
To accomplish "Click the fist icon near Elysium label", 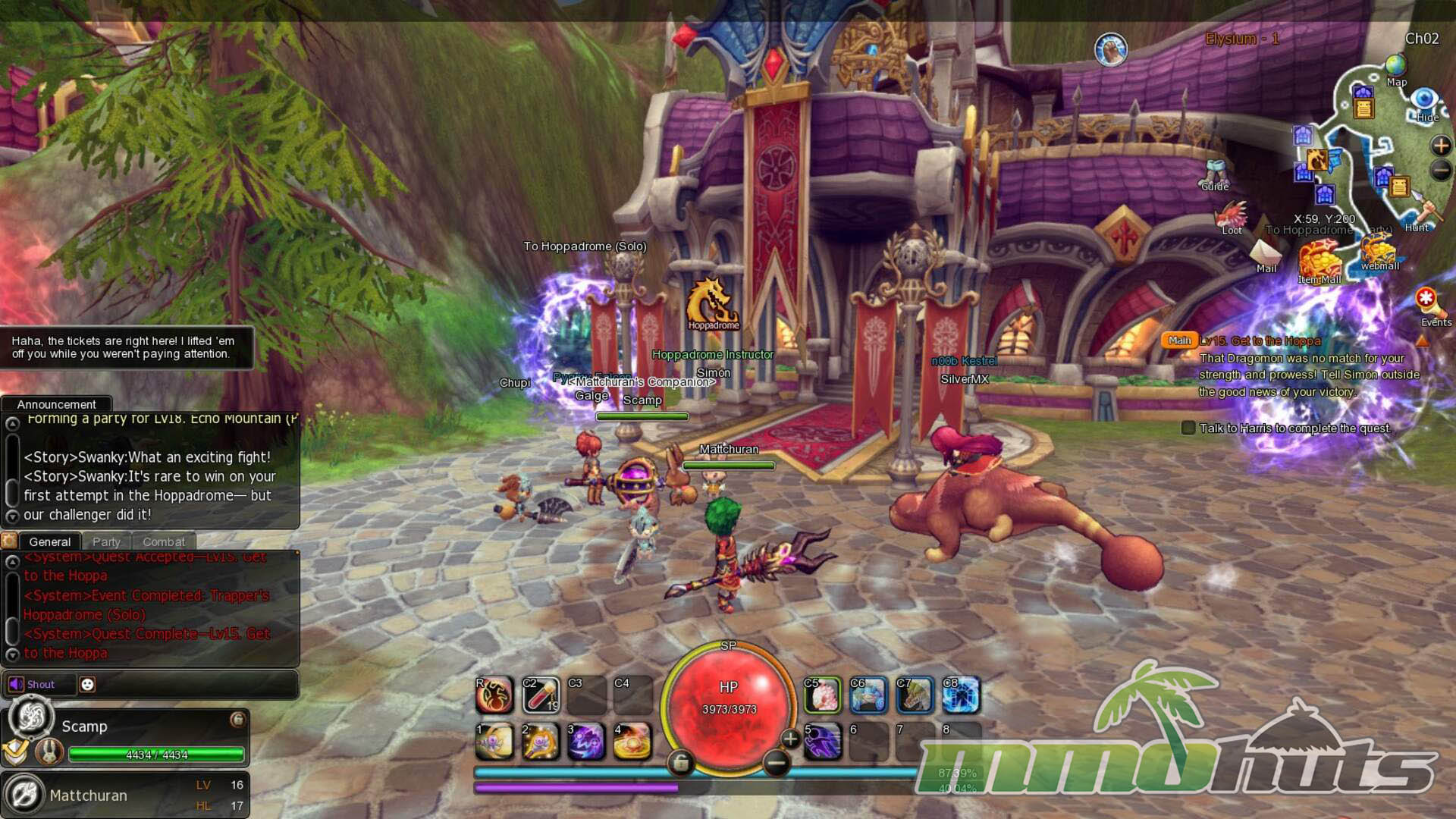I will pos(1111,50).
